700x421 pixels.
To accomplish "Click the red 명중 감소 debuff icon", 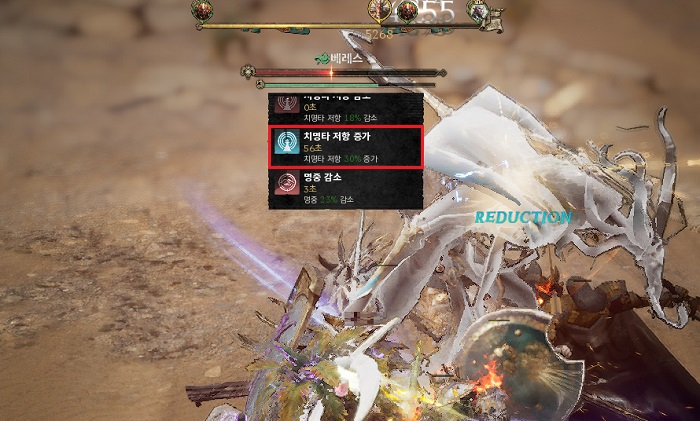I will 287,184.
